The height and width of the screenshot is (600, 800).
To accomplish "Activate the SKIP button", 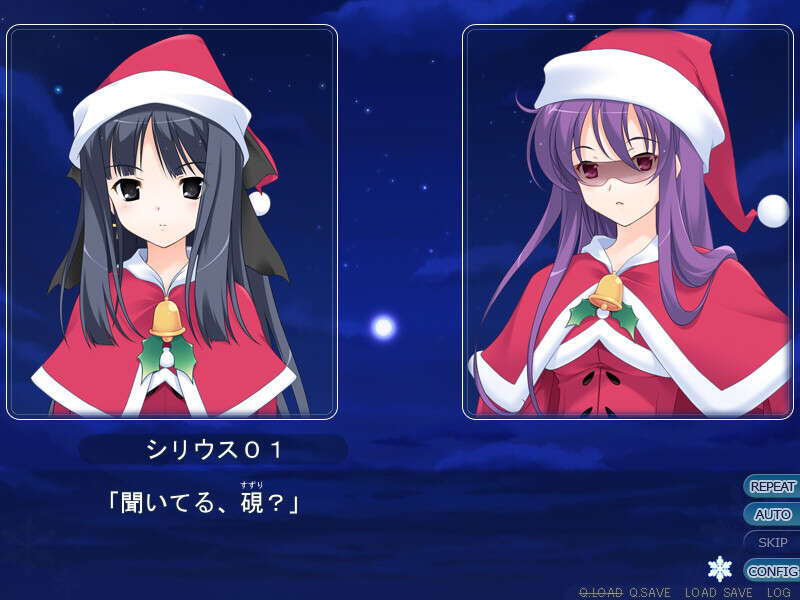I will point(772,543).
